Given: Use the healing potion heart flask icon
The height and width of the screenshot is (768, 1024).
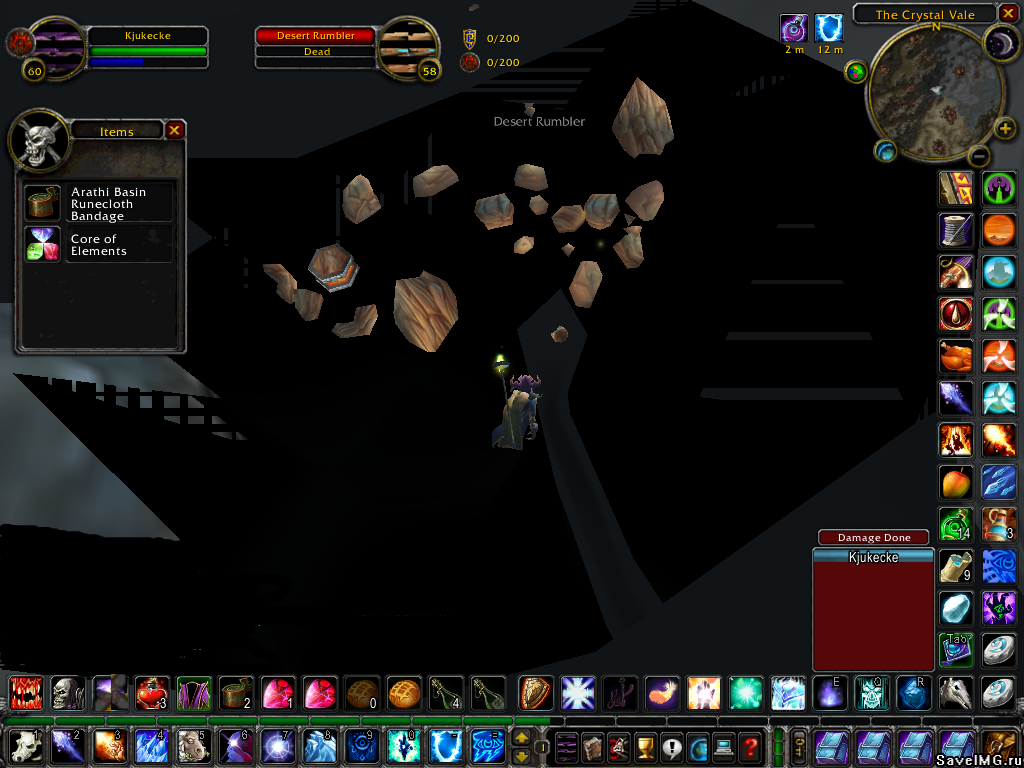Looking at the screenshot, I should [x=151, y=692].
